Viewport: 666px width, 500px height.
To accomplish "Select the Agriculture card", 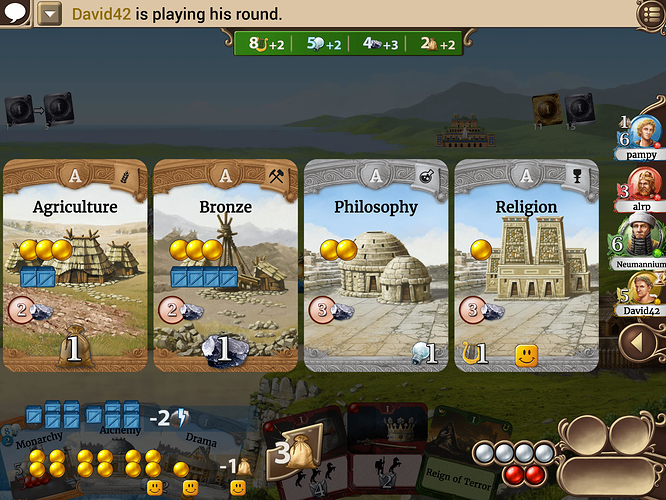I will point(75,265).
